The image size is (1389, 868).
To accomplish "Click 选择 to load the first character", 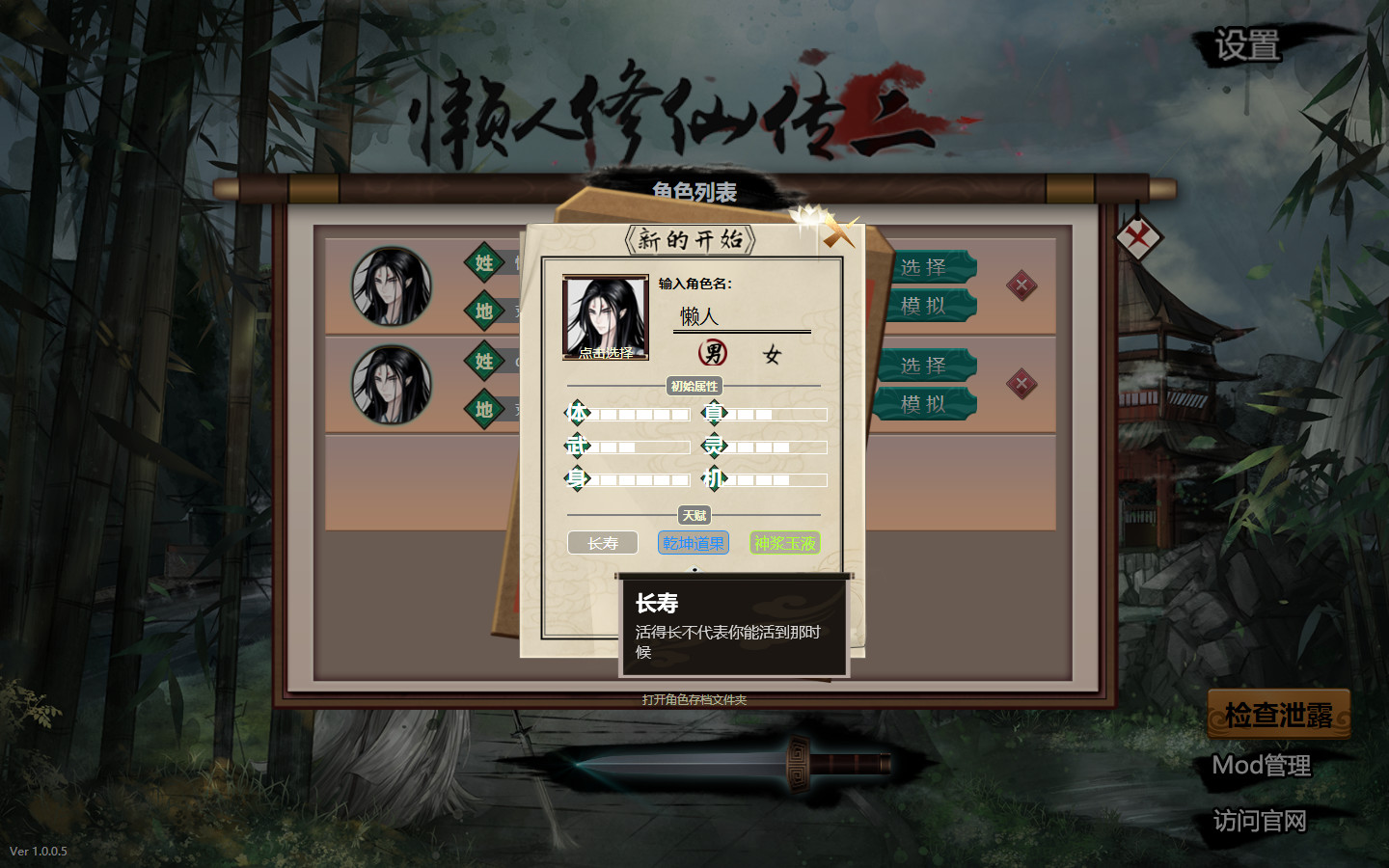I will pos(927,267).
